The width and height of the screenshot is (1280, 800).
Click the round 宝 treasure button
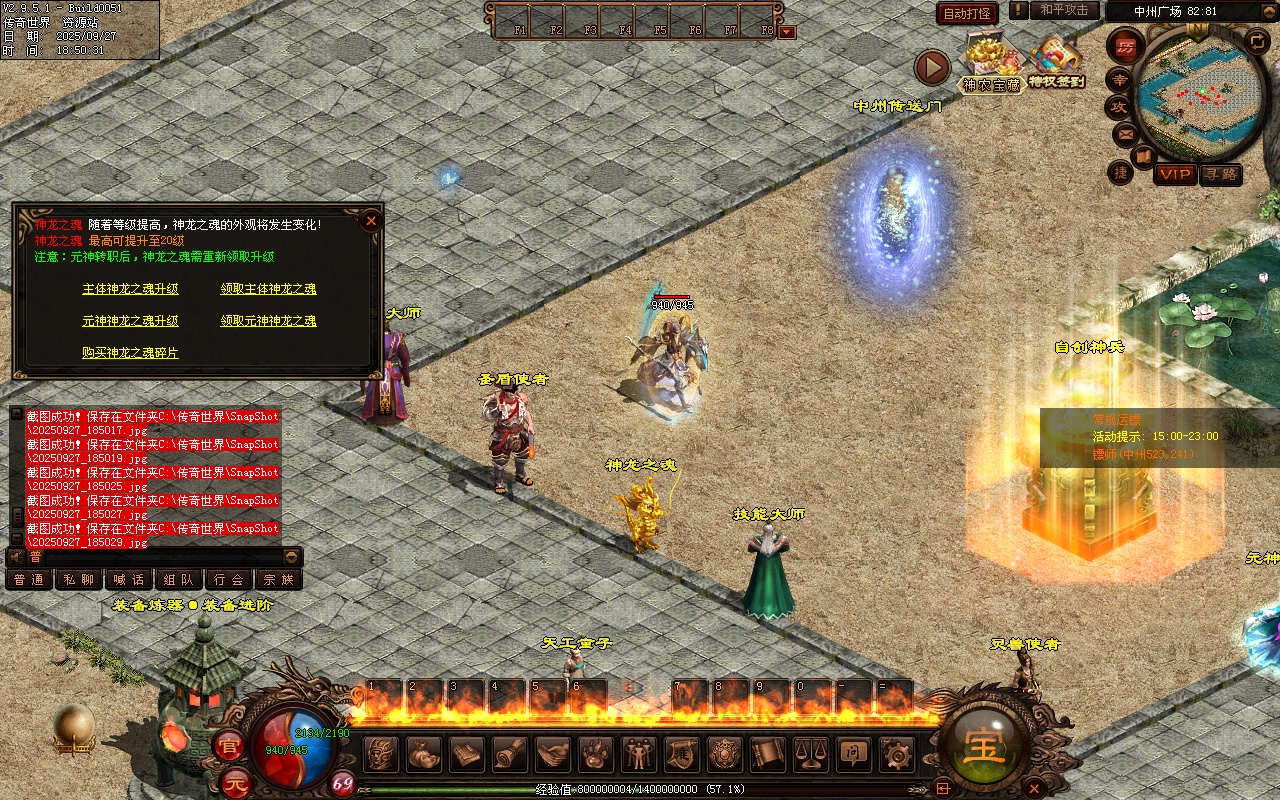tap(984, 747)
